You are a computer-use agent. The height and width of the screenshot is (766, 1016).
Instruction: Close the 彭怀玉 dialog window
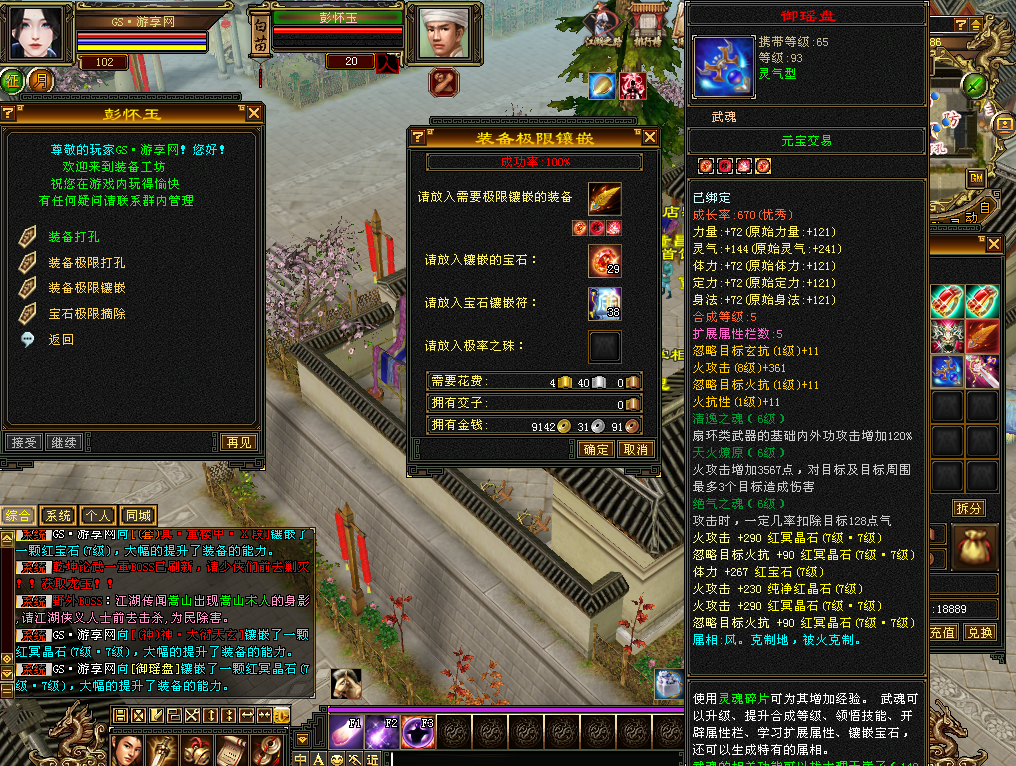tap(255, 113)
